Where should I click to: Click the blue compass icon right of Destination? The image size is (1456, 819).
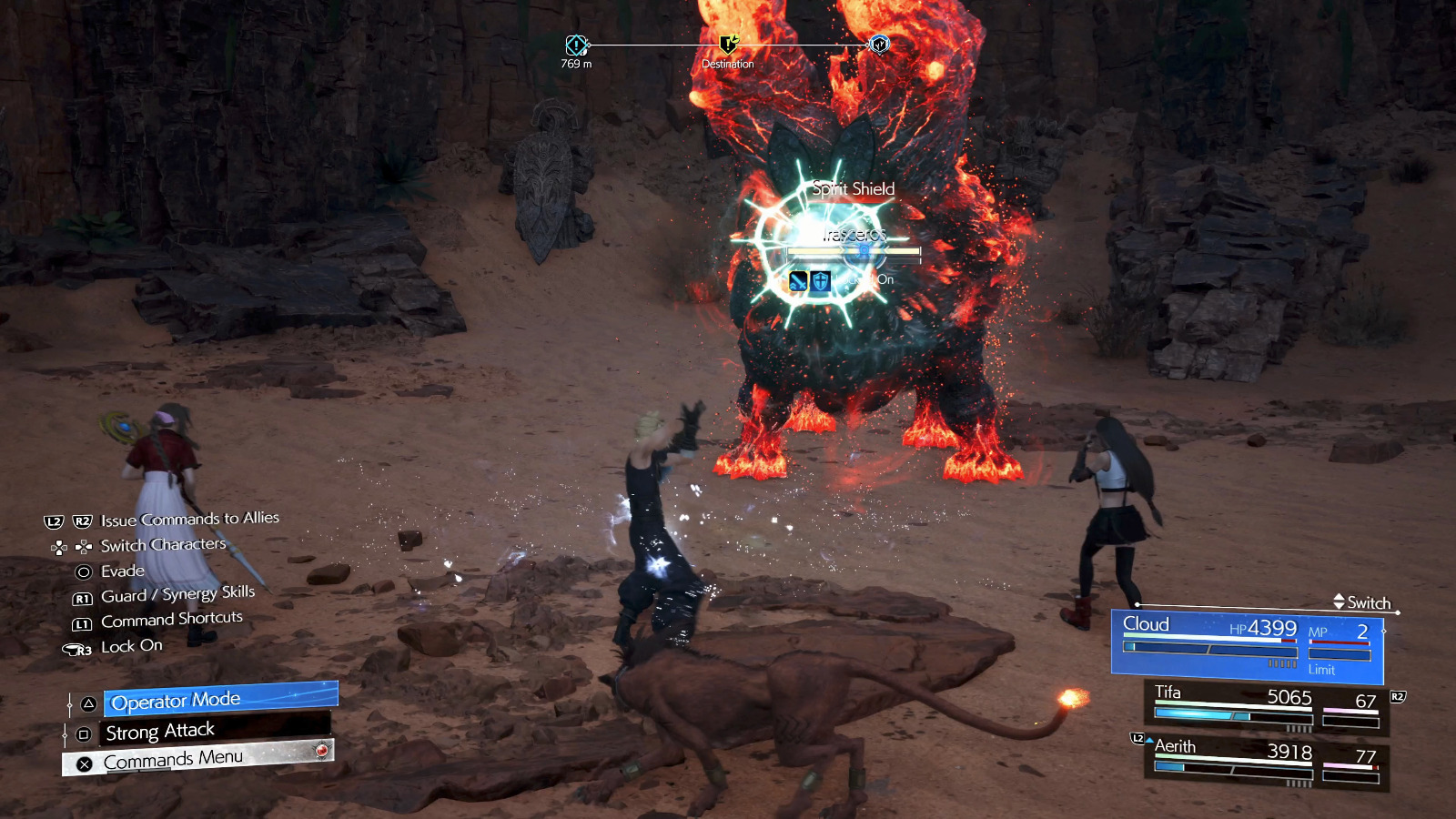(x=879, y=45)
